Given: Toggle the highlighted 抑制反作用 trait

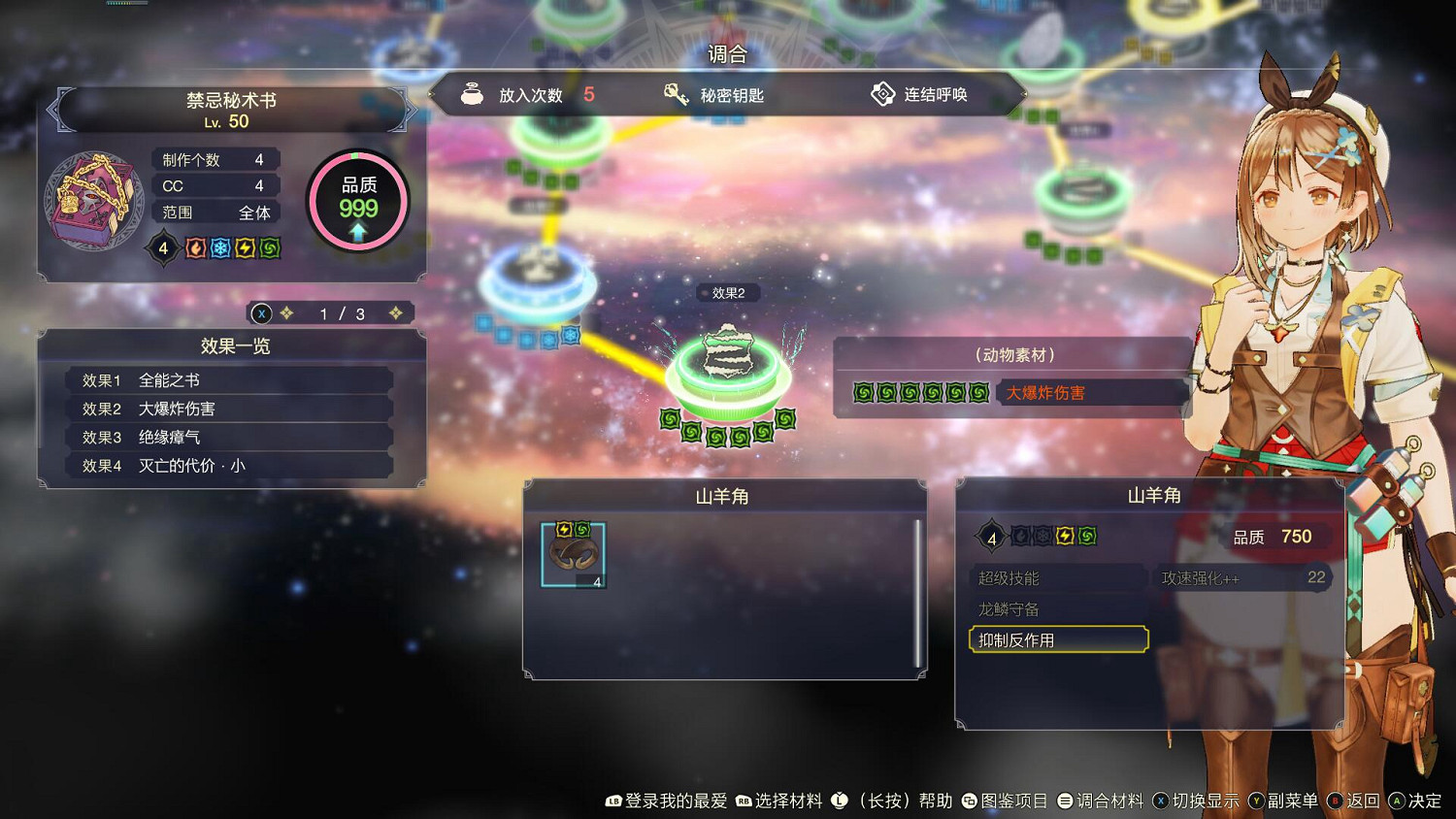Looking at the screenshot, I should (x=1058, y=639).
